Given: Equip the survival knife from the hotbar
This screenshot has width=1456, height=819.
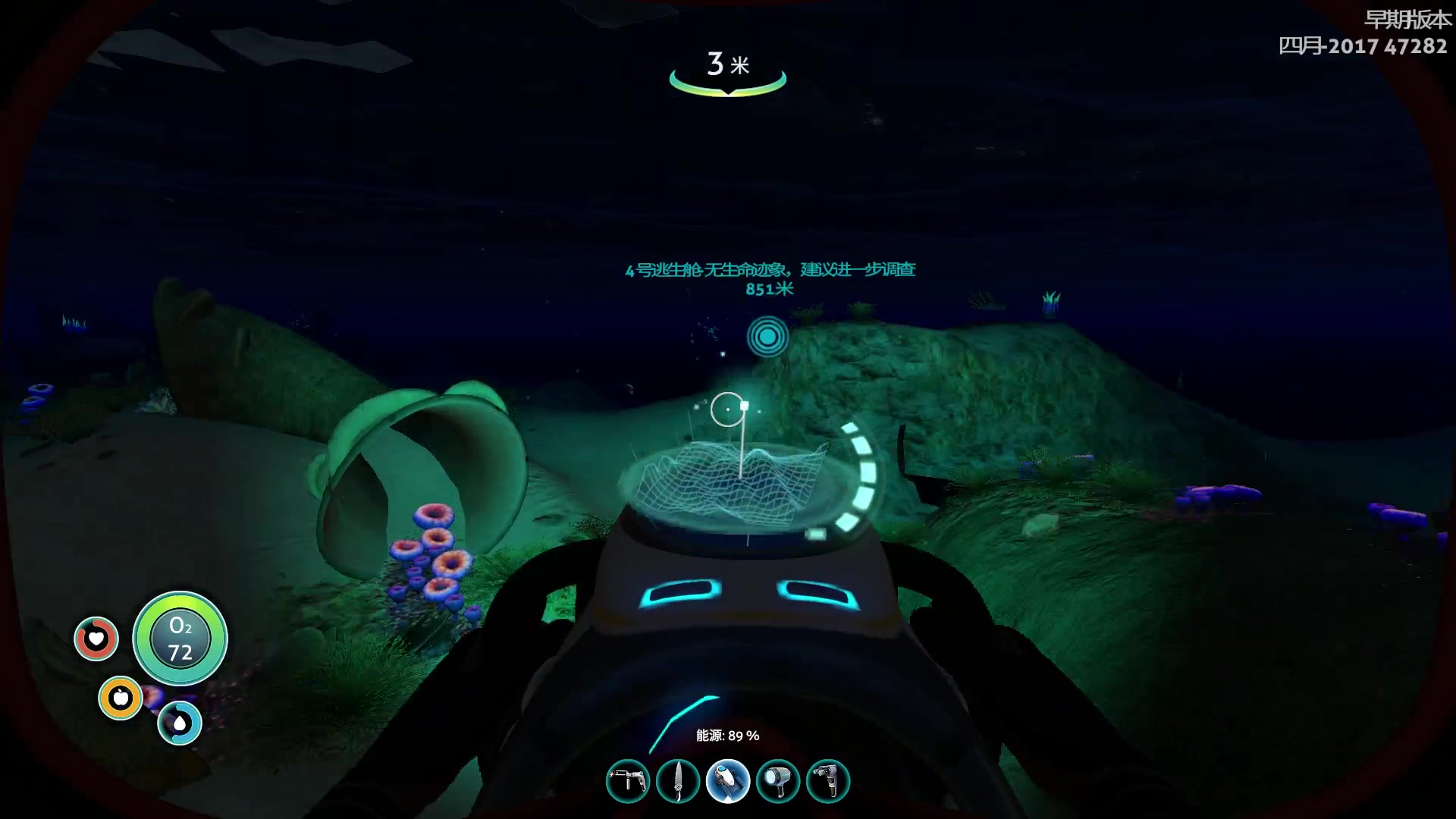Looking at the screenshot, I should pyautogui.click(x=678, y=781).
